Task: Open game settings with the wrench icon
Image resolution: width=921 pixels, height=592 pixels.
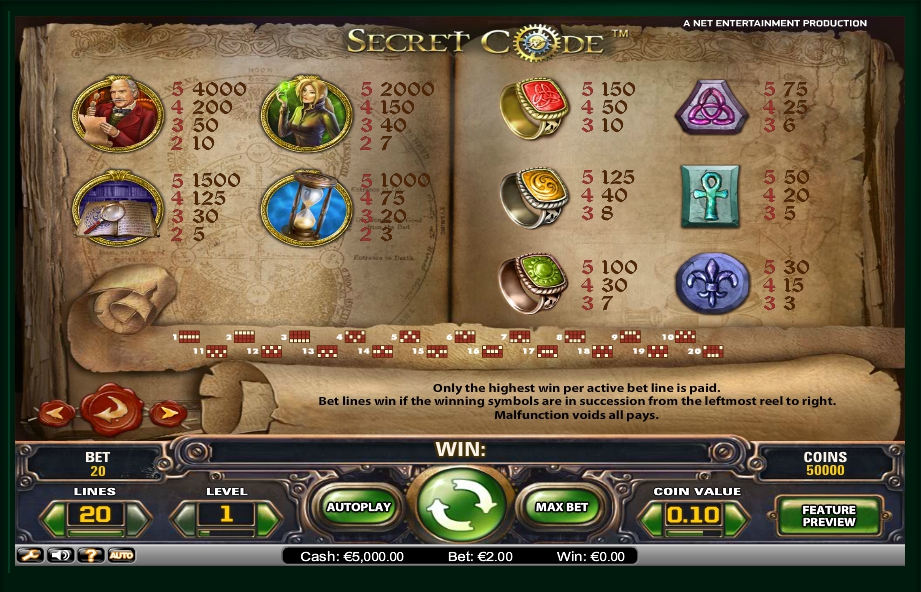Action: [29, 555]
